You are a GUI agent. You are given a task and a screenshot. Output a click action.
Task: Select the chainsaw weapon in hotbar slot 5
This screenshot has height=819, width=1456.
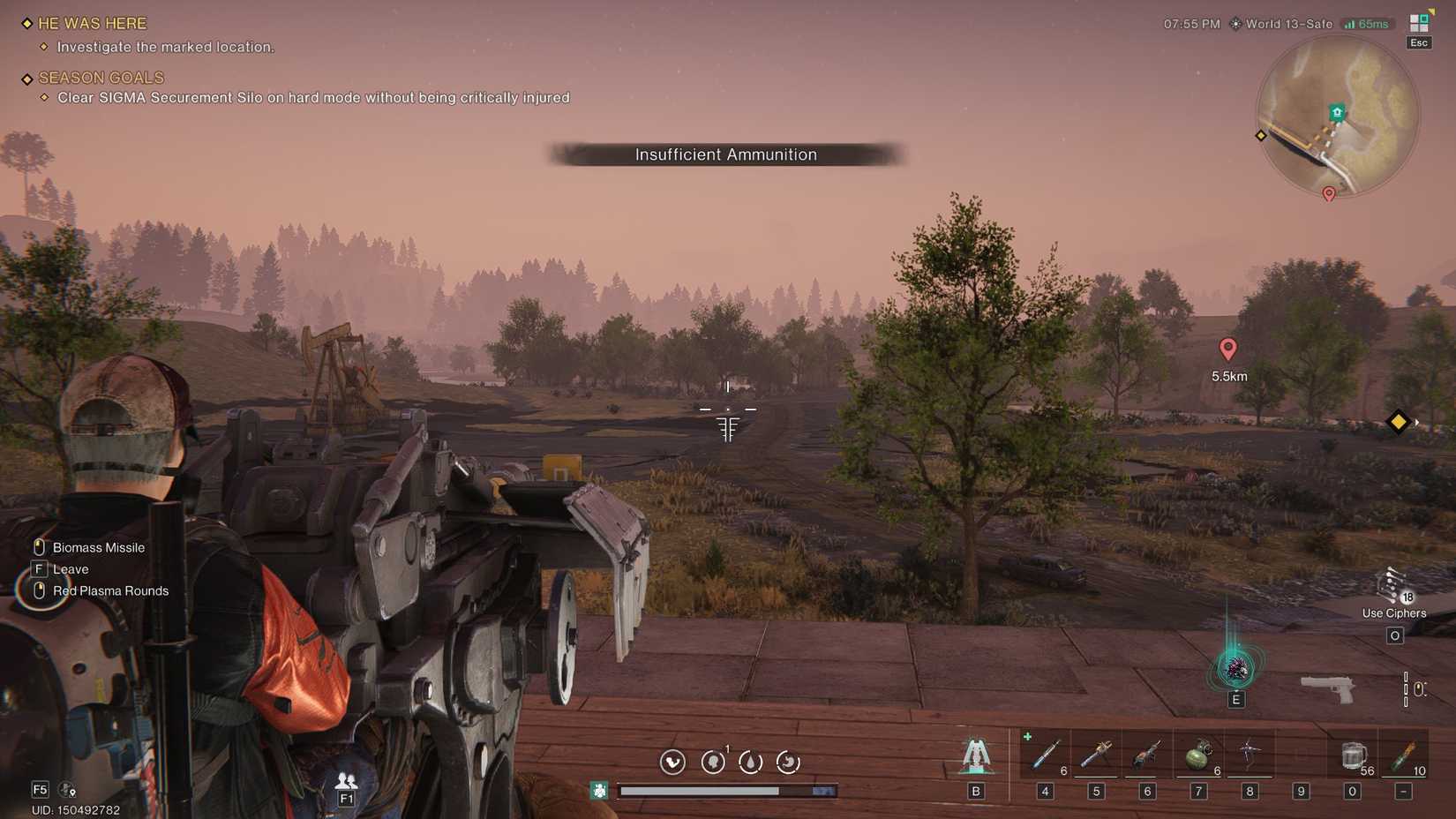1096,755
